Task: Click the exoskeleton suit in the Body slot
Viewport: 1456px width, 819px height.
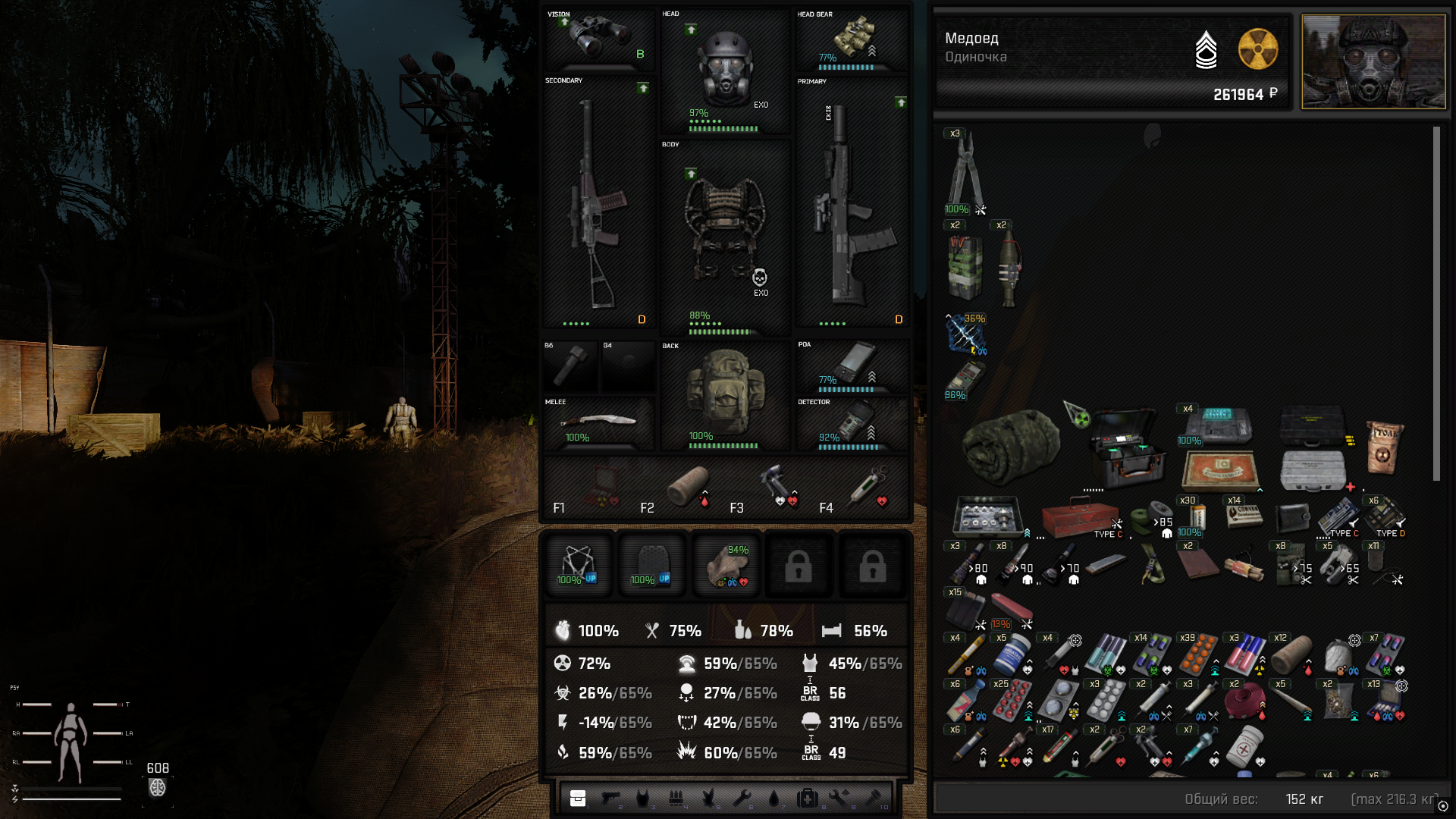Action: (x=724, y=231)
